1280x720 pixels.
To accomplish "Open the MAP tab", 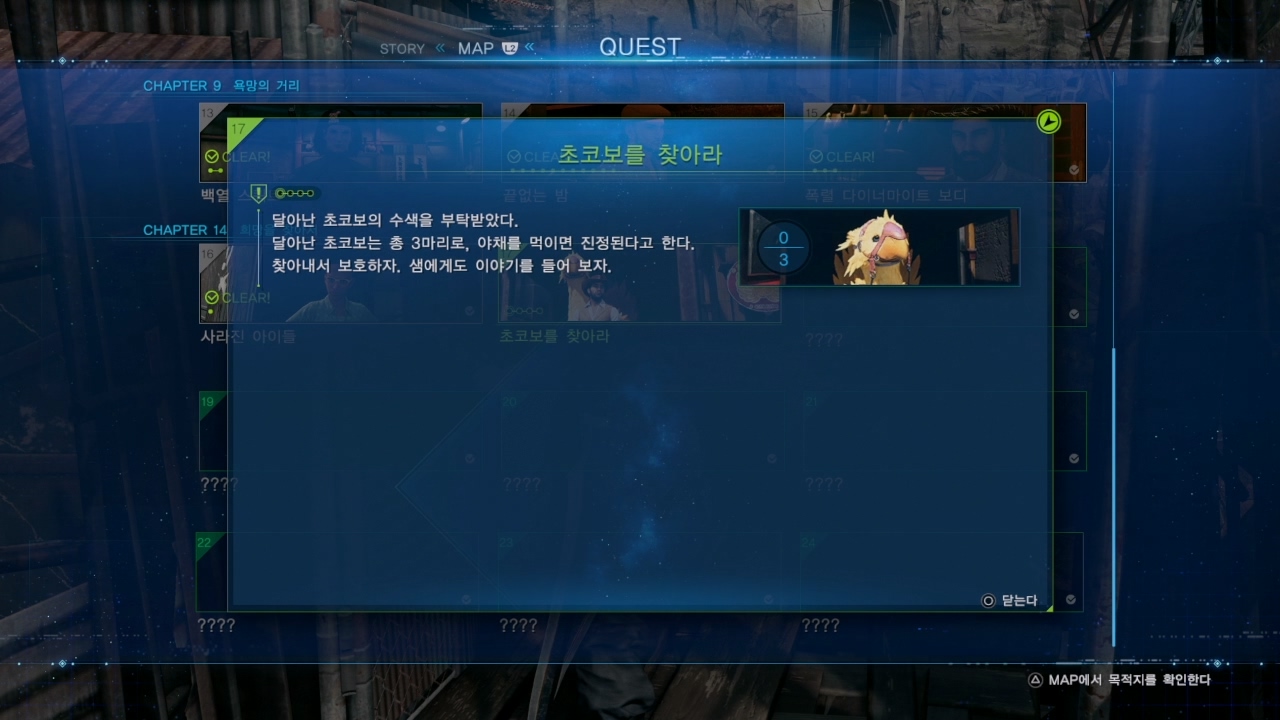I will coord(475,48).
